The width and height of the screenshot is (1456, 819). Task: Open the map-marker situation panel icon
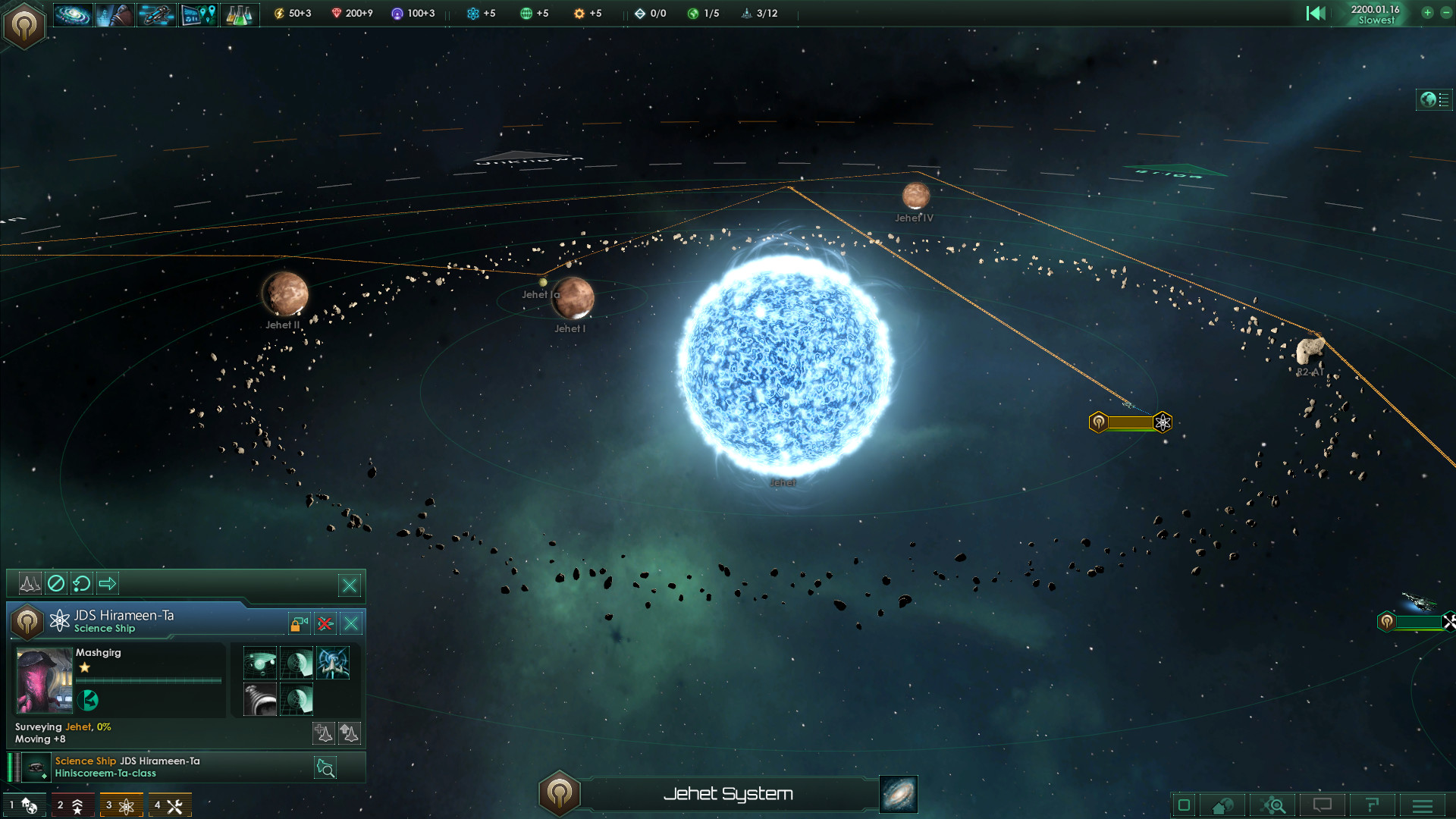coord(198,14)
